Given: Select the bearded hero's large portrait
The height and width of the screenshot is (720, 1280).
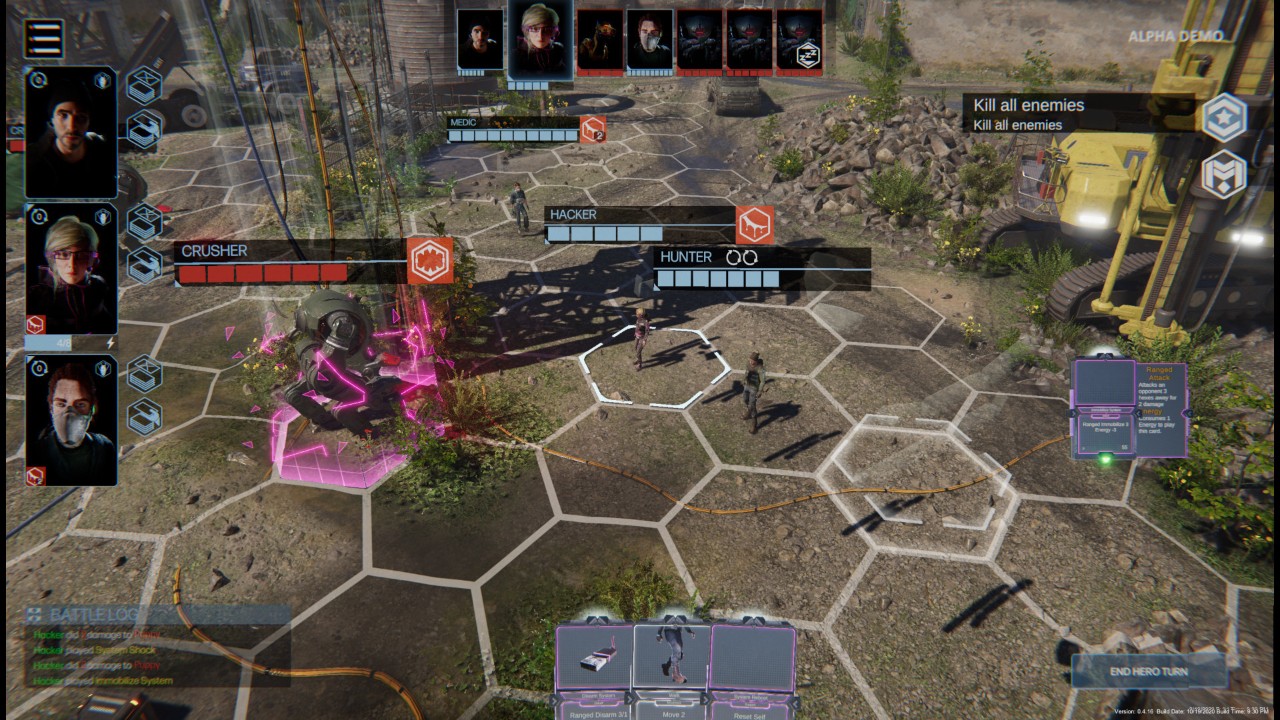Looking at the screenshot, I should tap(71, 132).
